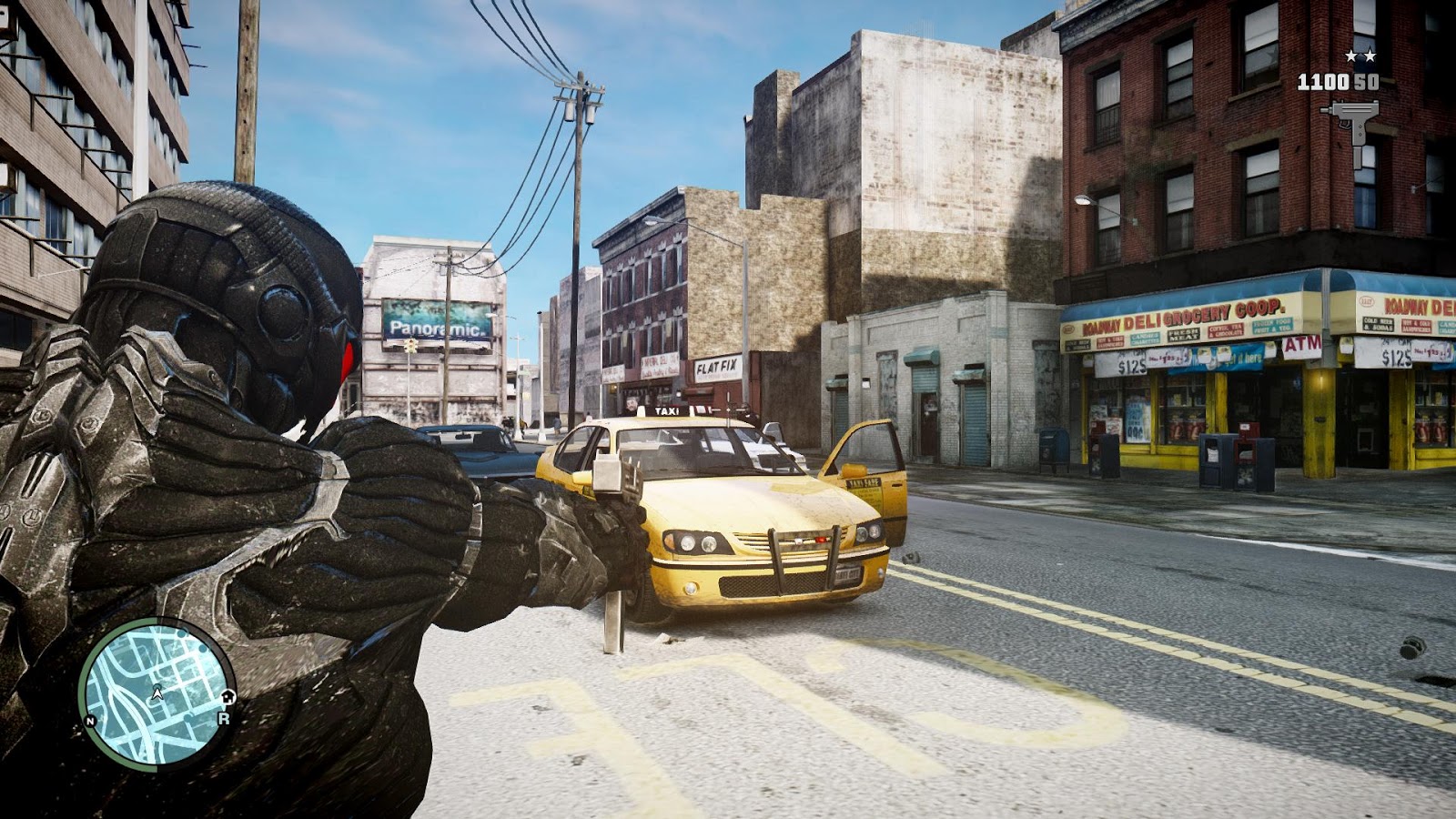Select the R blip on the minimap

pyautogui.click(x=222, y=718)
